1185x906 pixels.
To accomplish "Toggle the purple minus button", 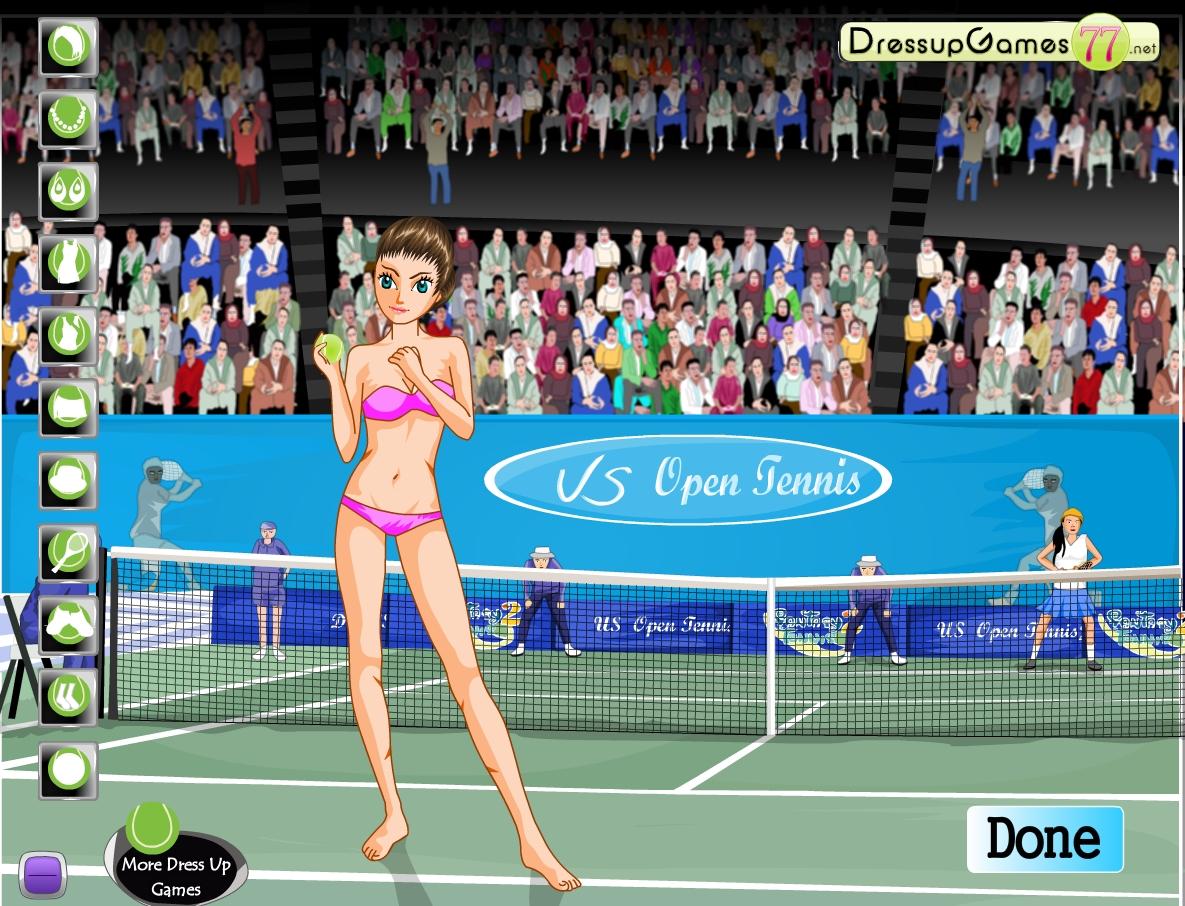I will click(x=42, y=876).
